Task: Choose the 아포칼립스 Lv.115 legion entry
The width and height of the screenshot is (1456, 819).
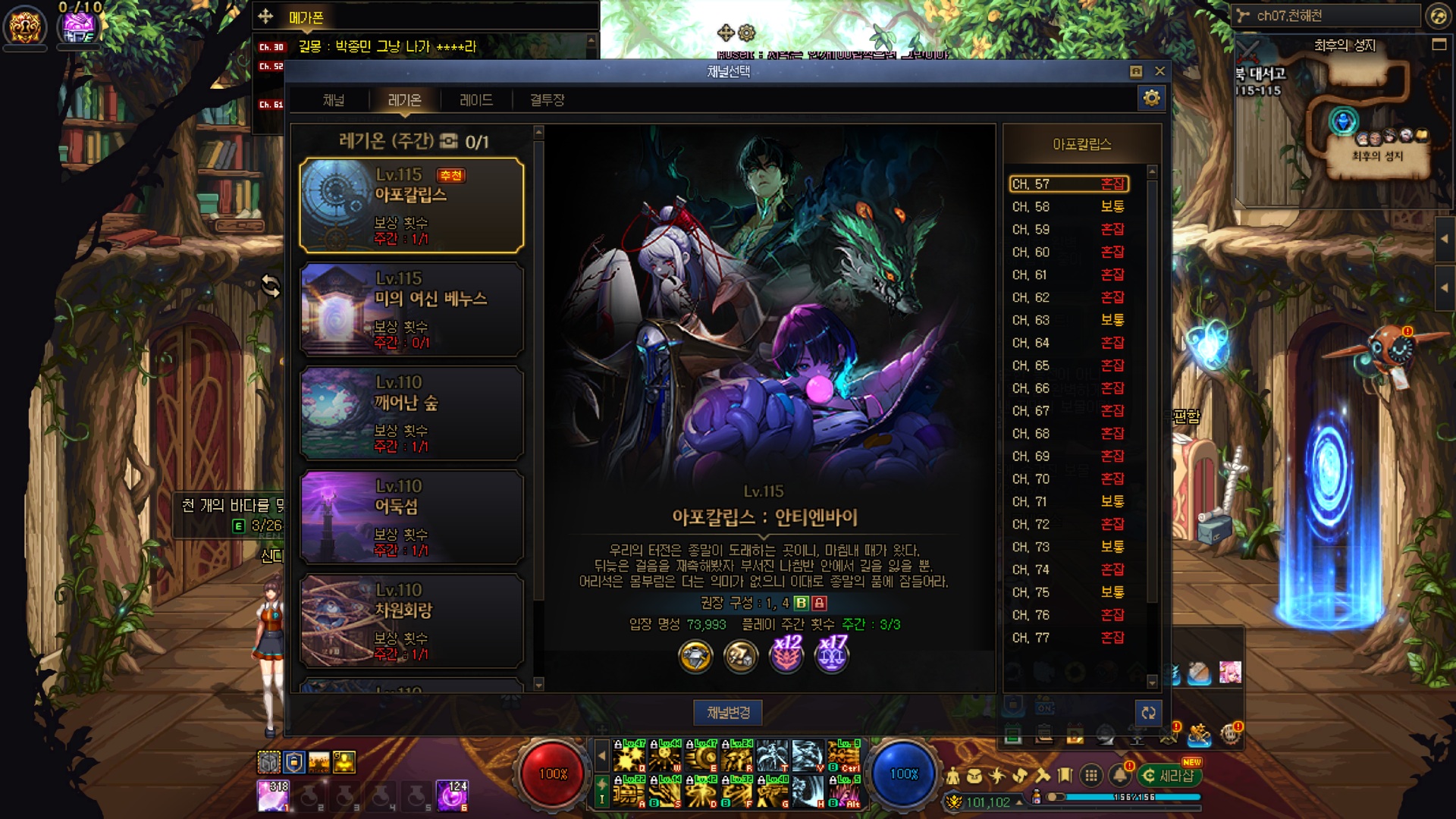Action: [412, 206]
